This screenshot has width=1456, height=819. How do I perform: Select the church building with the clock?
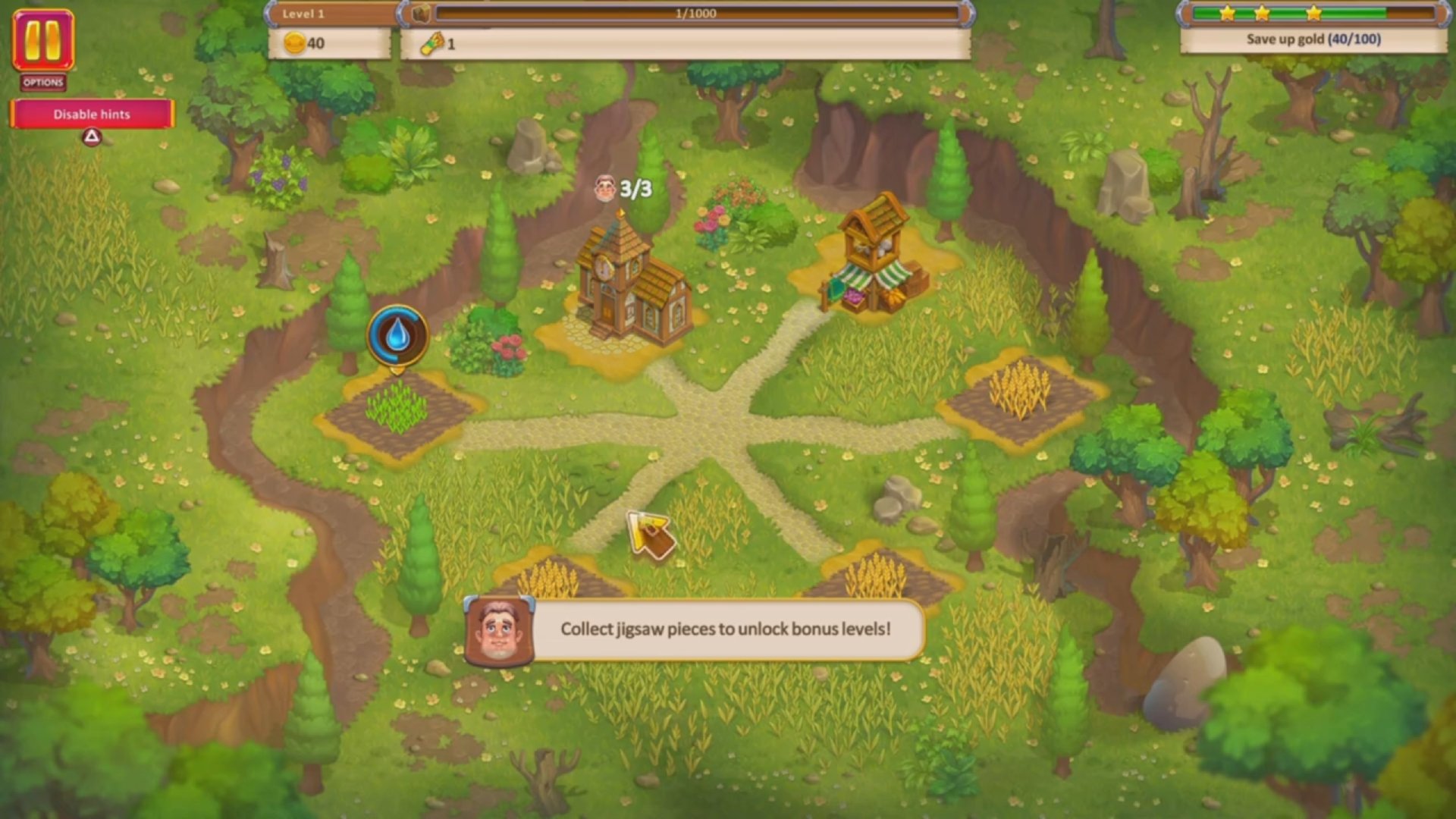629,288
